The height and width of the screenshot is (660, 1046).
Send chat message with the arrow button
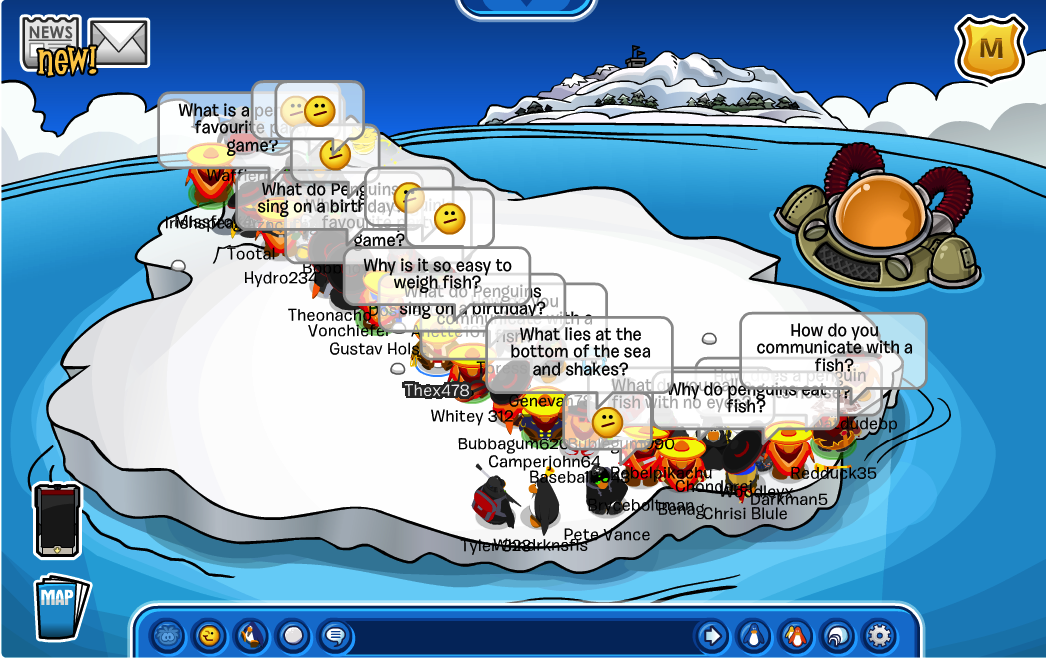[x=711, y=635]
